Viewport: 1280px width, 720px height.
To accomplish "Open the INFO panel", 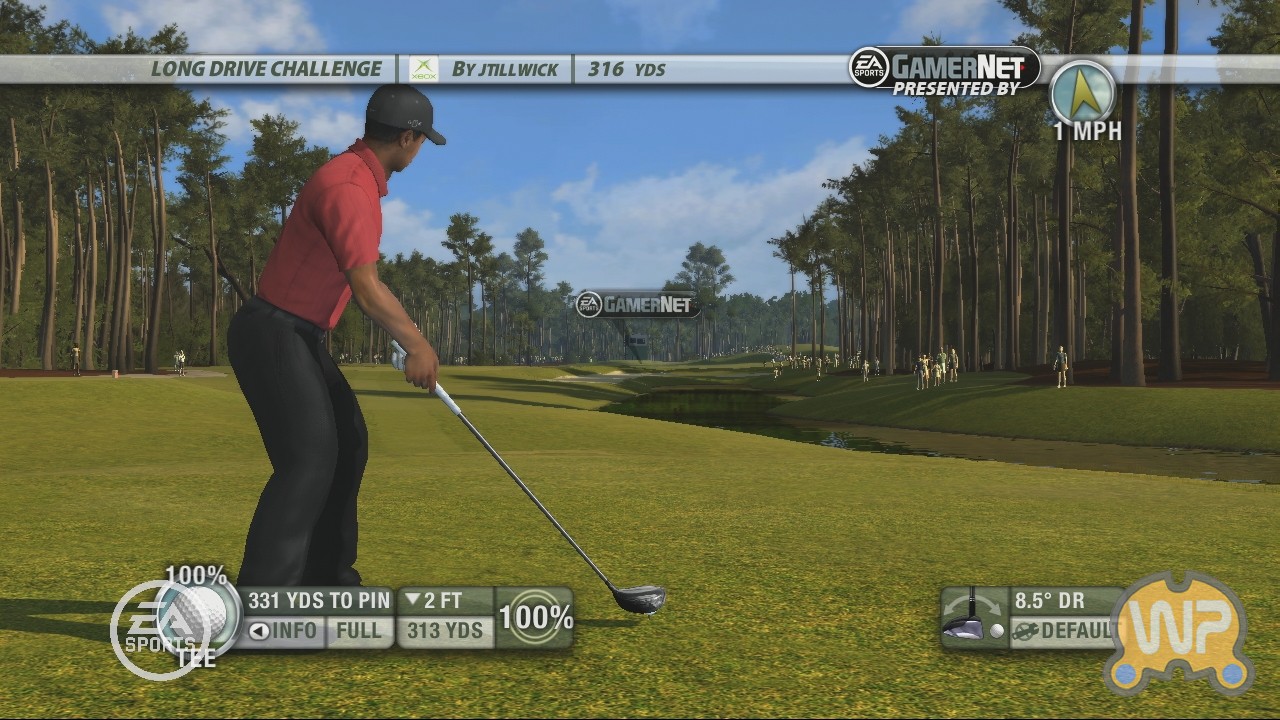I will pos(283,631).
